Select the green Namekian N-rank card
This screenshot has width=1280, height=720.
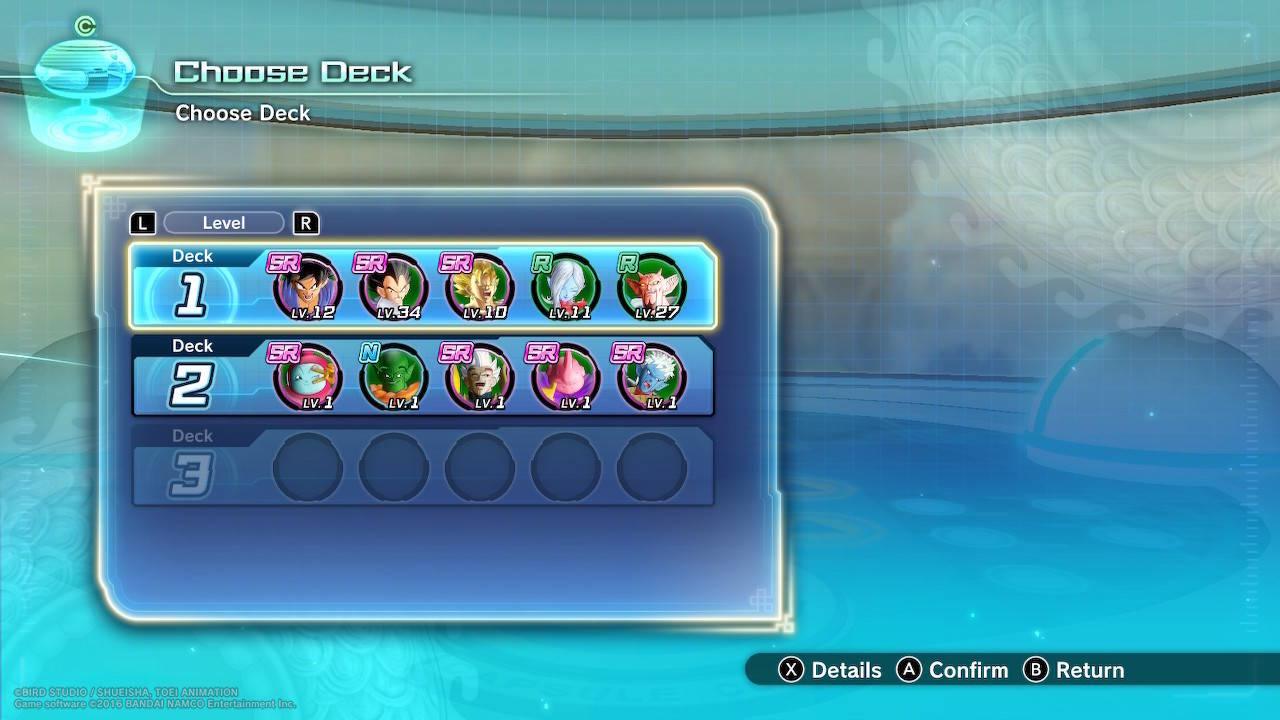393,378
